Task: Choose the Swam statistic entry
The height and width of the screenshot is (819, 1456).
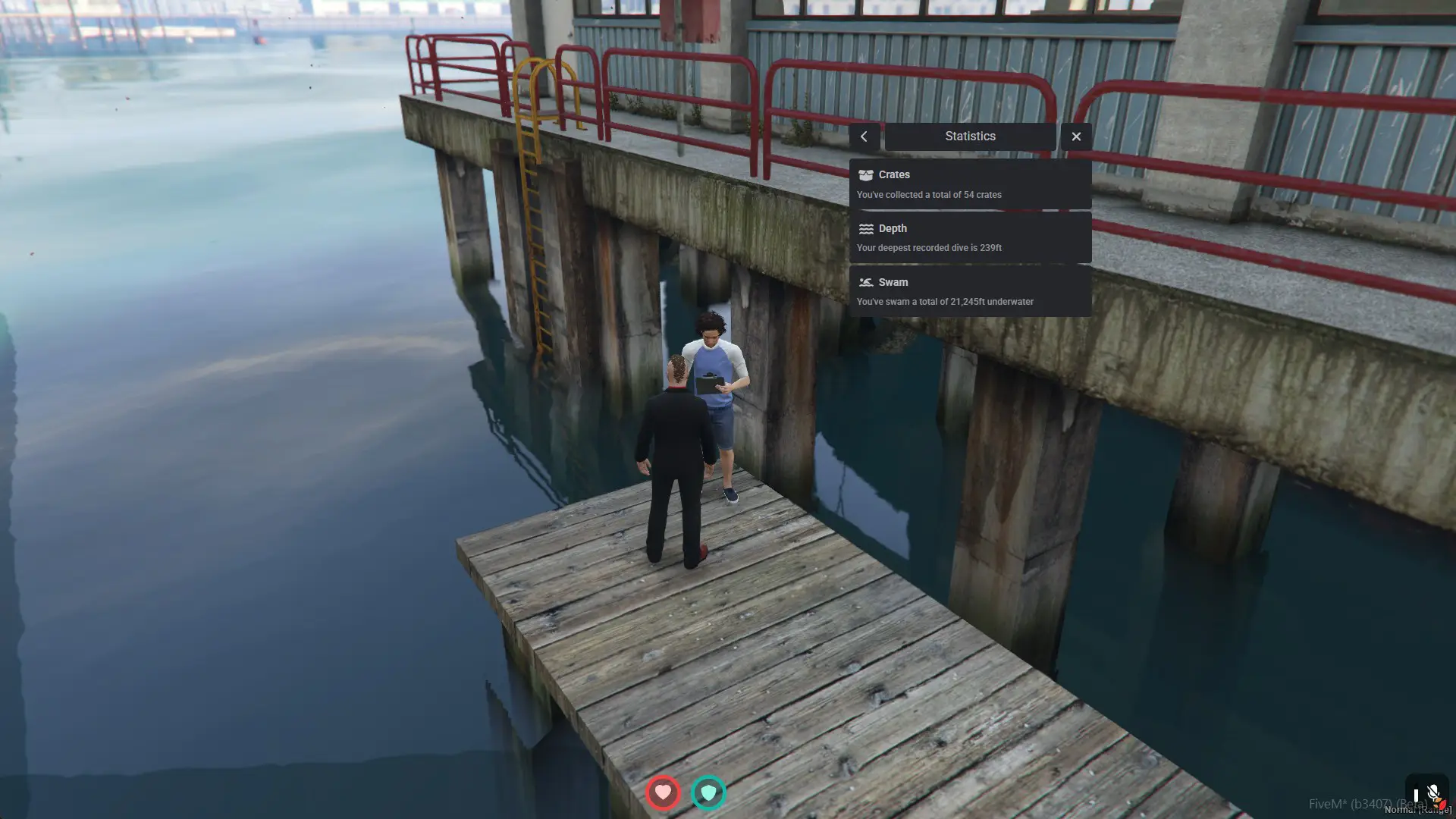Action: coord(970,291)
